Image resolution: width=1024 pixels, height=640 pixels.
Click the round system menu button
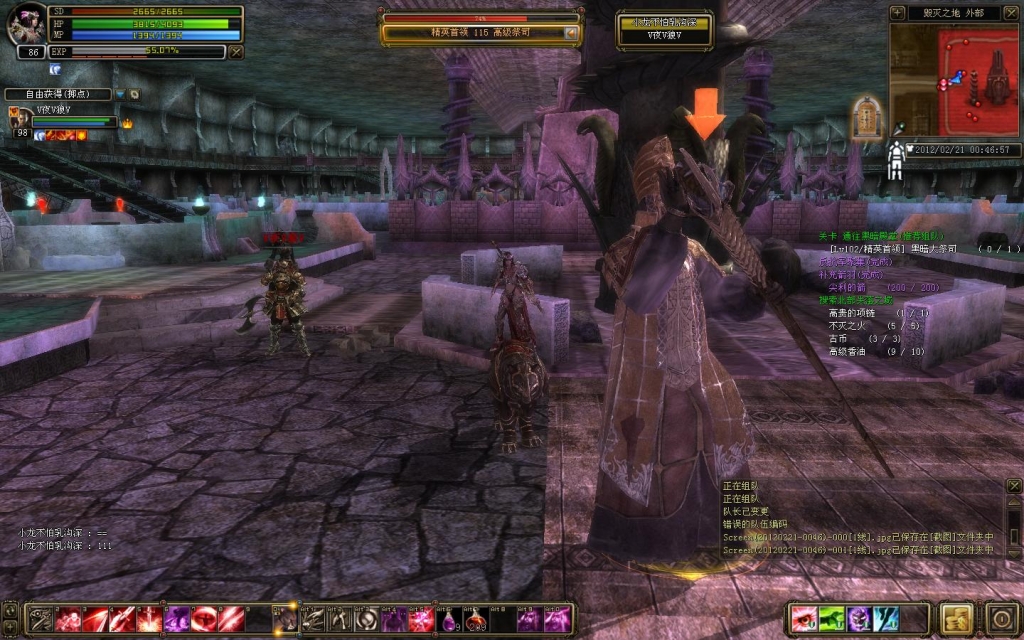click(1000, 617)
